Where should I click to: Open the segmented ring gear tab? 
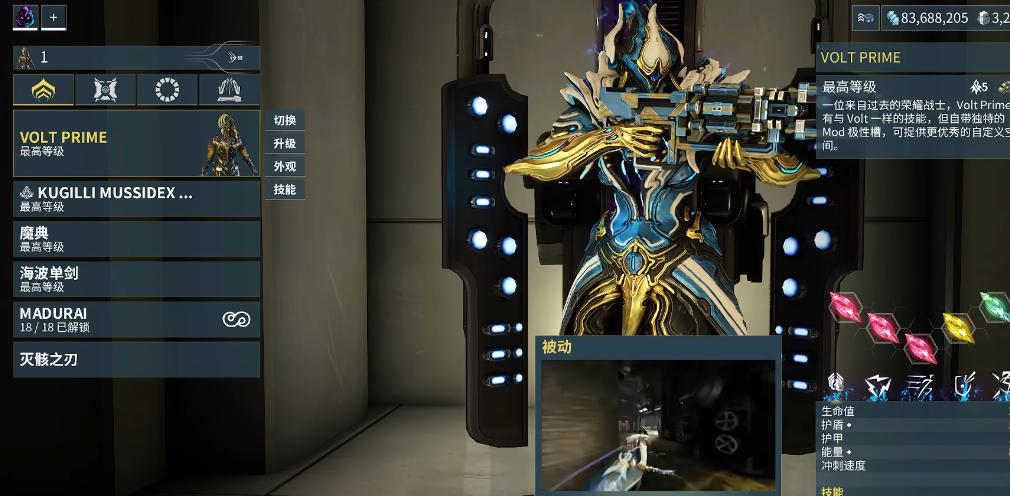167,91
